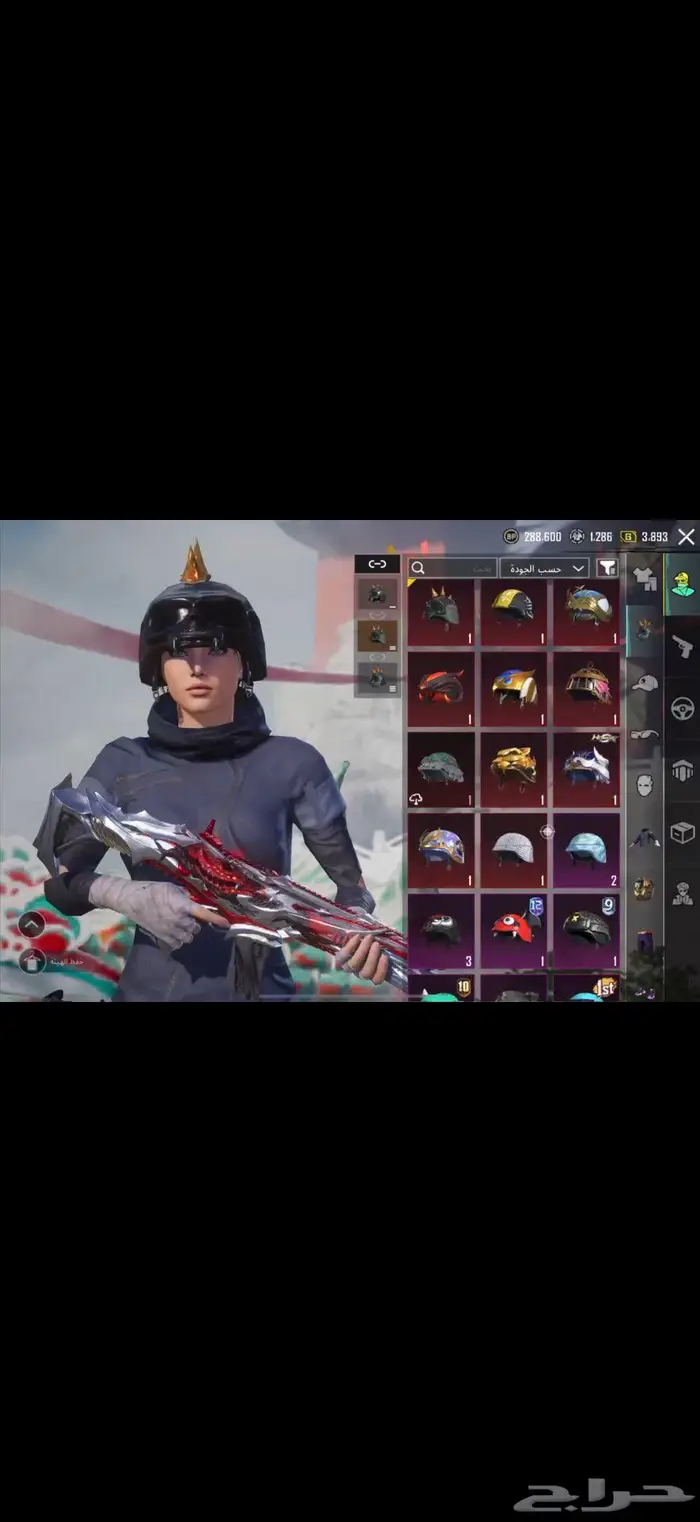Choose the light blue ice helmet
The width and height of the screenshot is (700, 1522).
click(586, 847)
